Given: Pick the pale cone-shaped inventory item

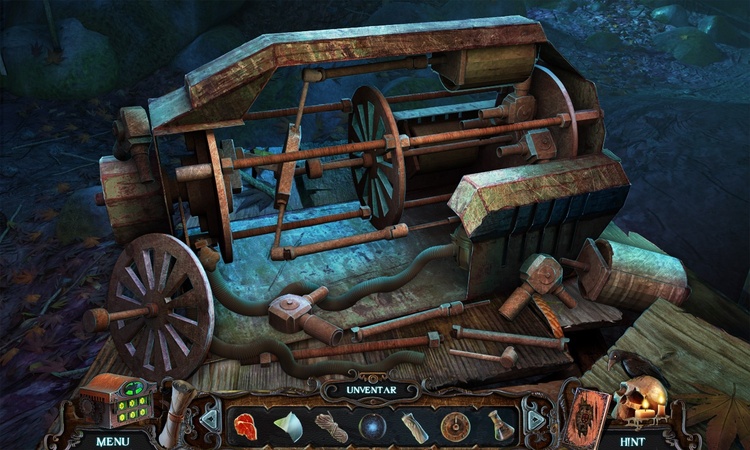Looking at the screenshot, I should click(288, 425).
